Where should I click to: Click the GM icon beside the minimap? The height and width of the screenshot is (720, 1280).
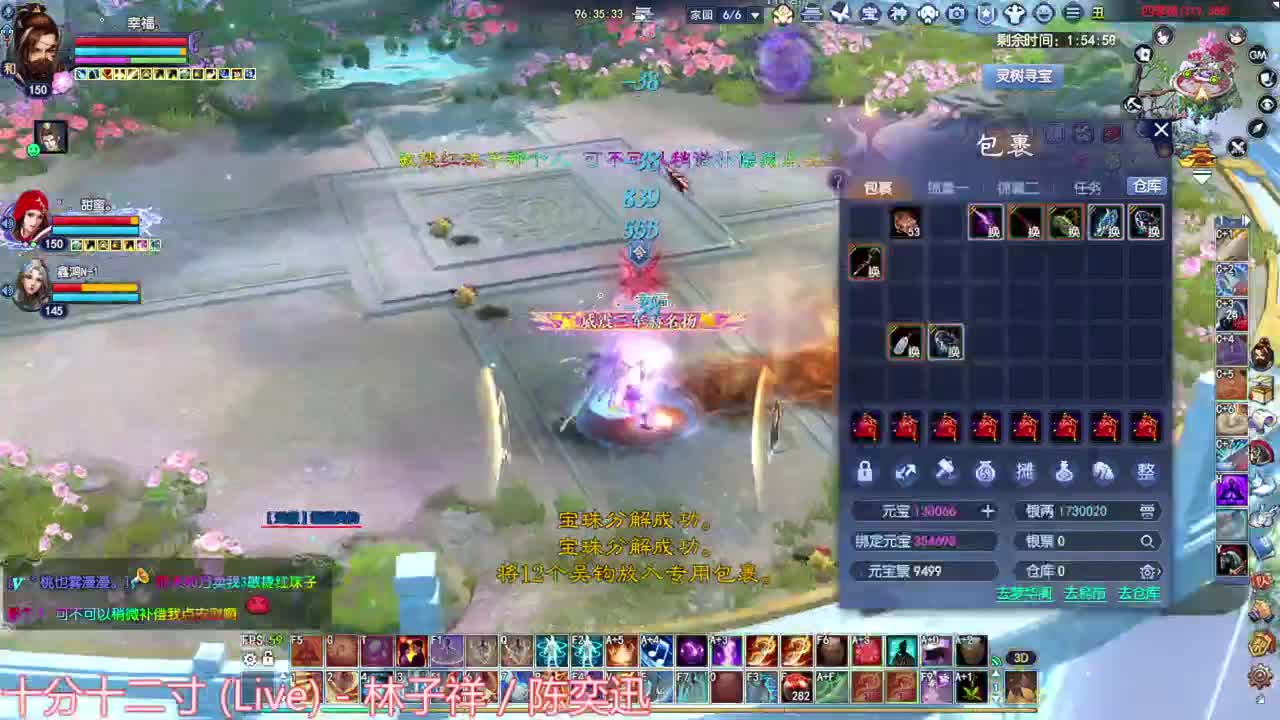(x=1257, y=55)
